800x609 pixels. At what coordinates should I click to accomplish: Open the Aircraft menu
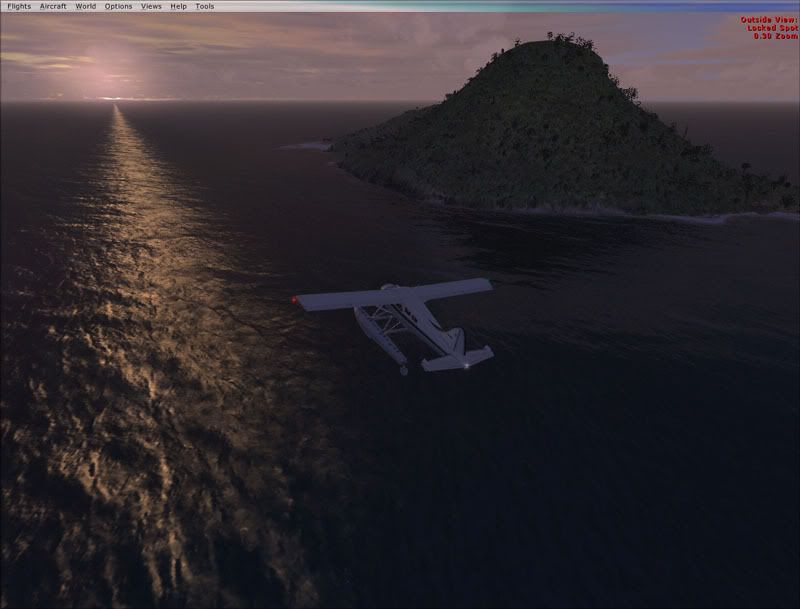53,6
